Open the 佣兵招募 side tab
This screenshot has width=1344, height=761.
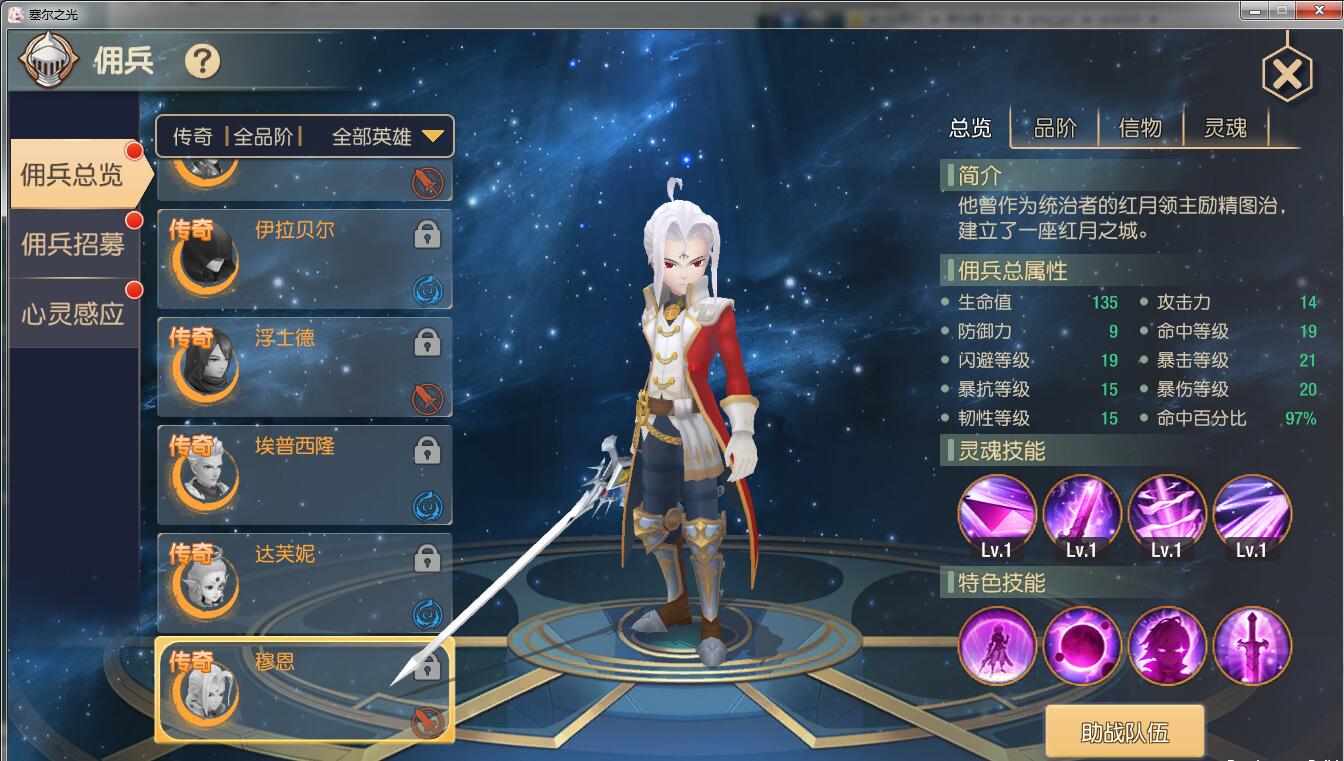point(75,244)
